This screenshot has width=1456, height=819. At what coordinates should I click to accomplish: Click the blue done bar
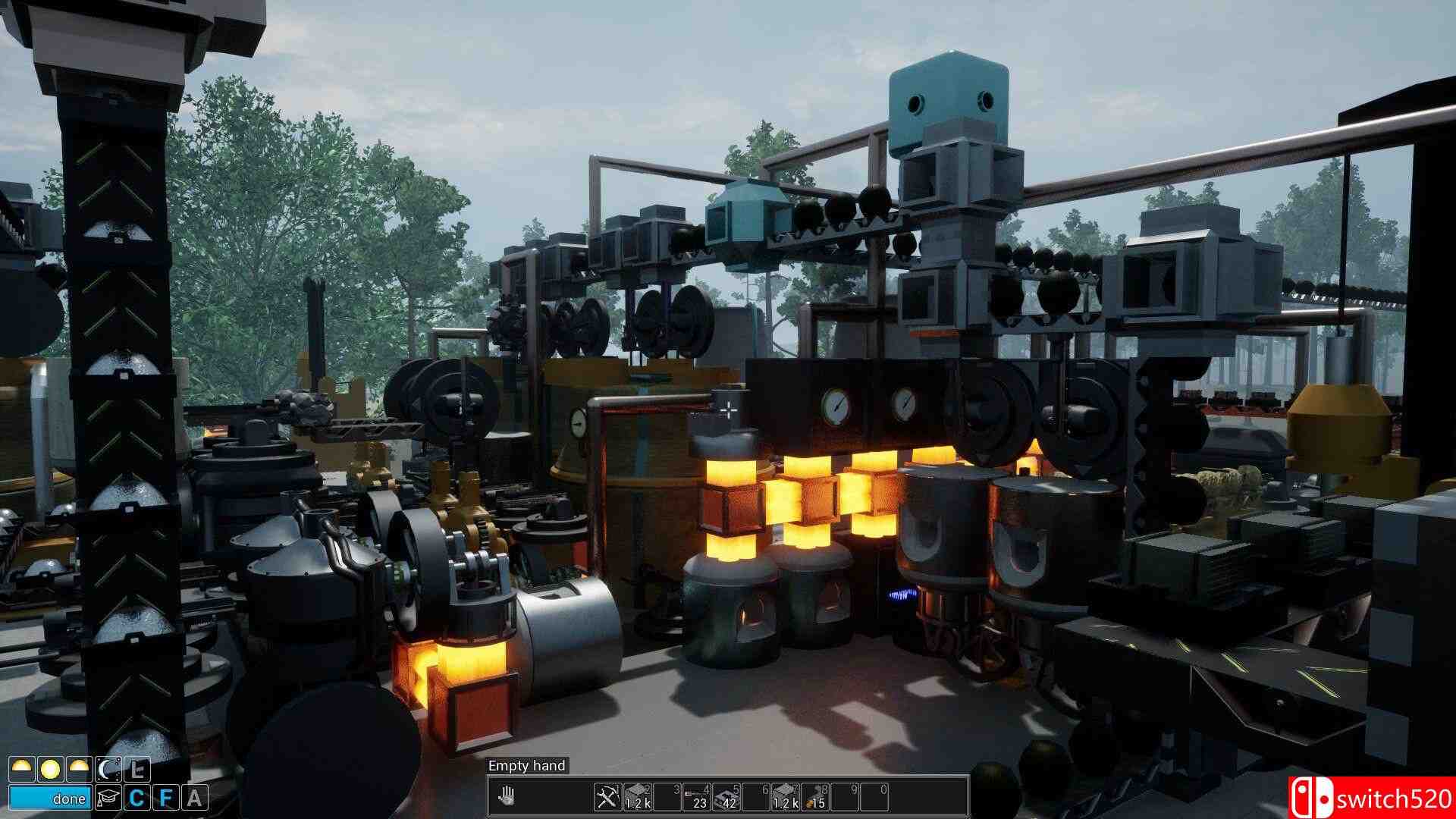coord(50,799)
